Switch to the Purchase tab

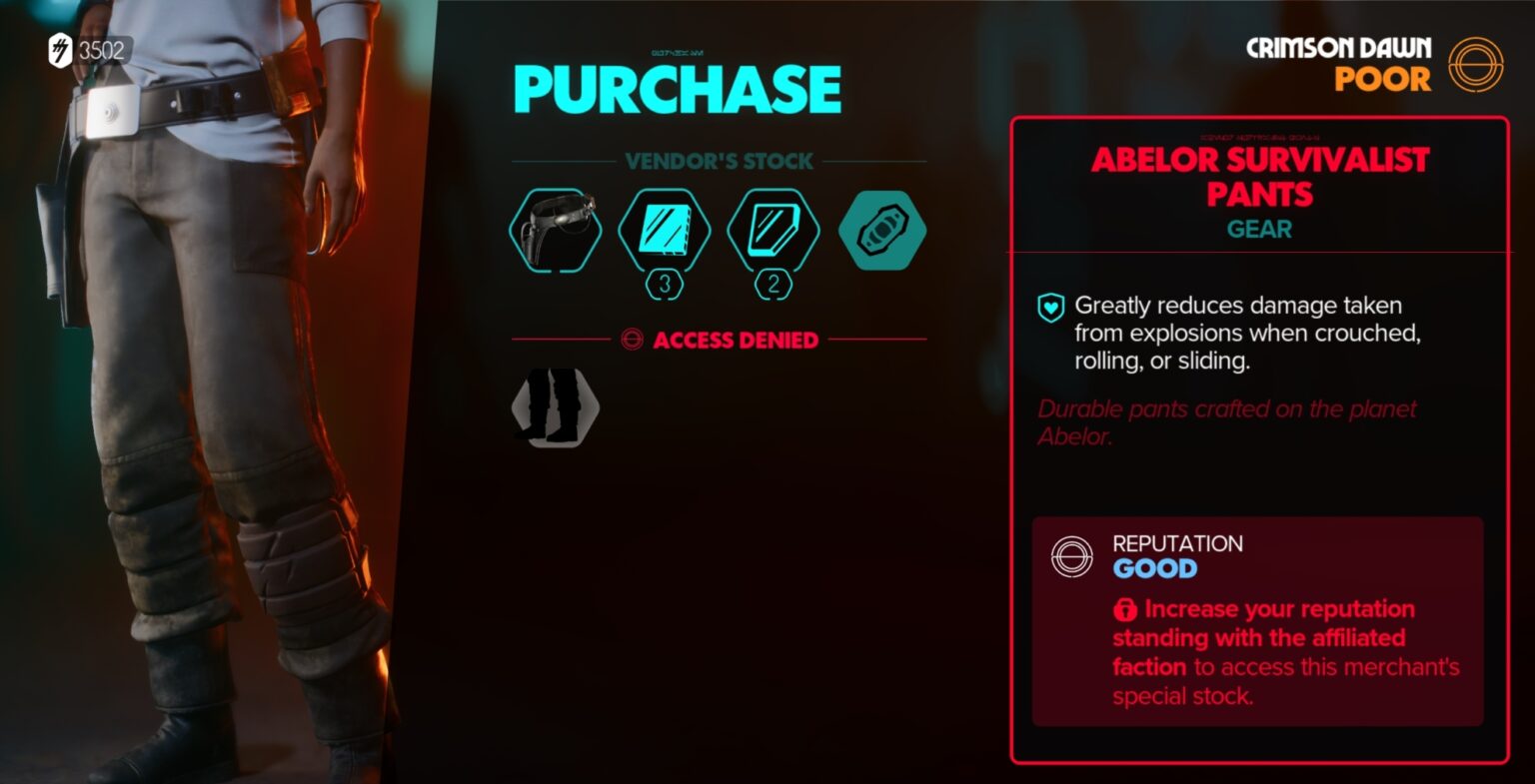coord(677,88)
